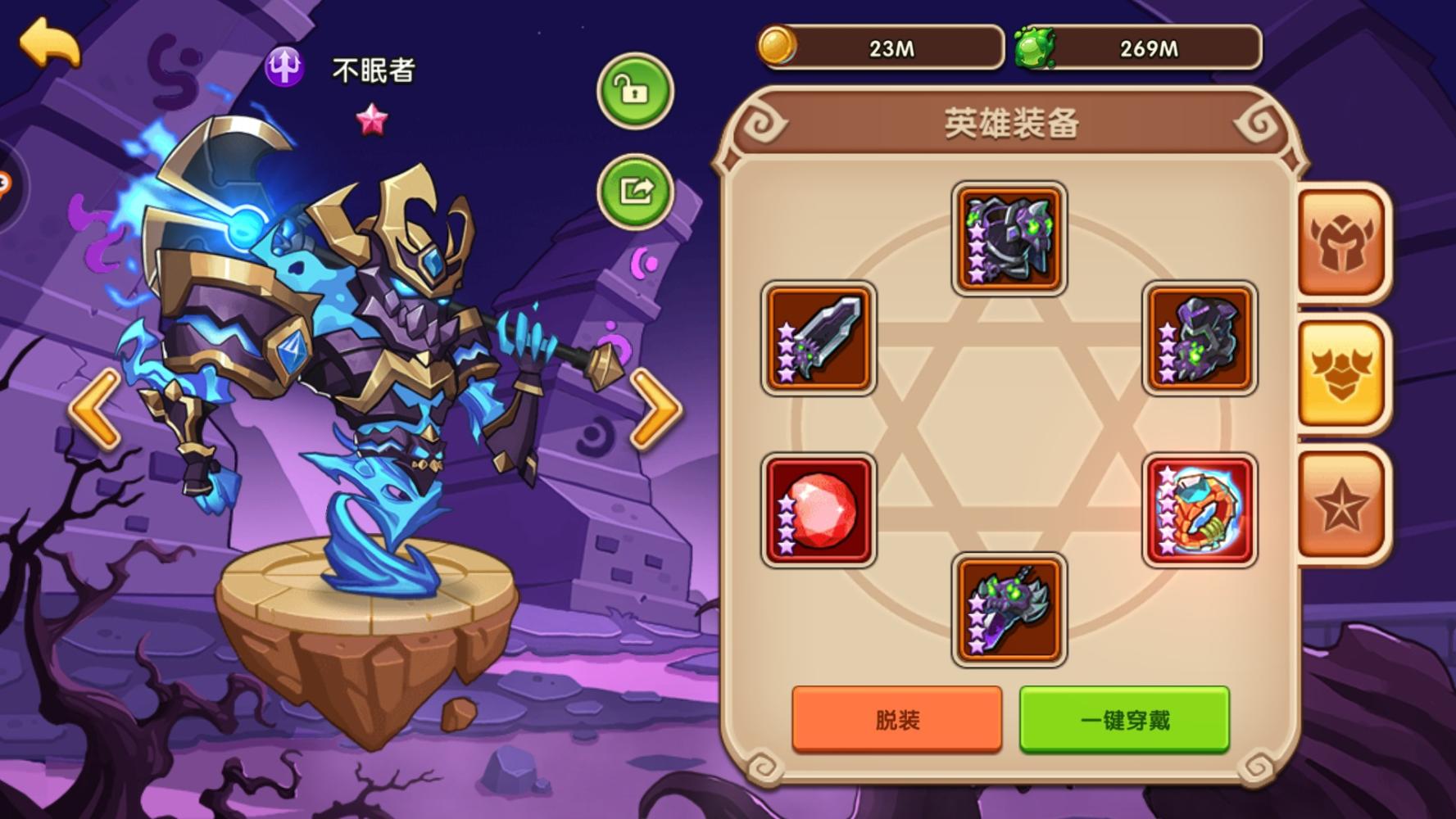Select the red gemstone slot
Screen dimensions: 1456x819
(x=819, y=510)
